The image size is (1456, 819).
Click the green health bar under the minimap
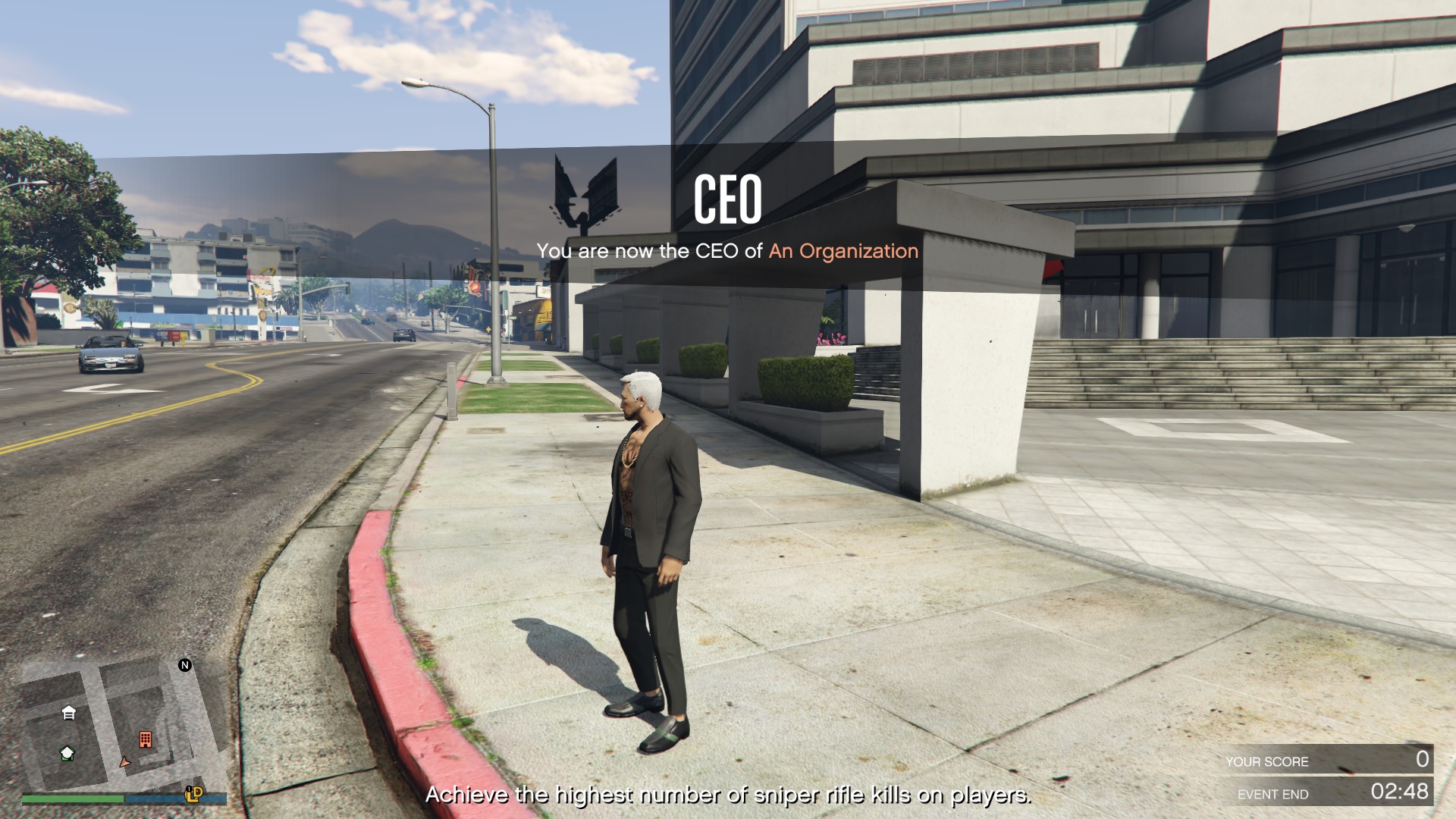(74, 799)
